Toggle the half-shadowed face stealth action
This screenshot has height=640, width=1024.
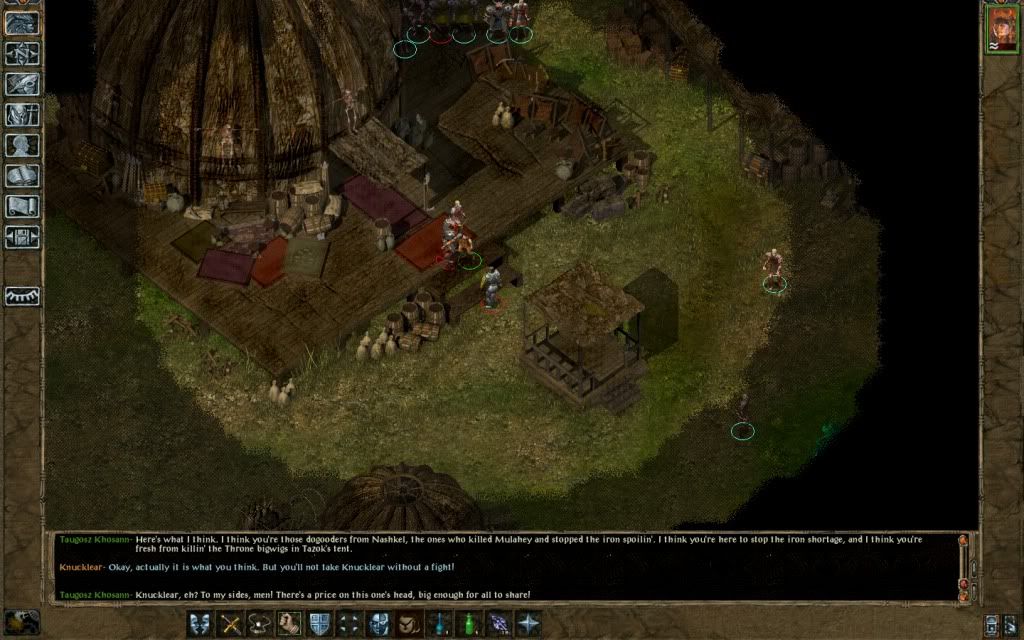point(379,624)
